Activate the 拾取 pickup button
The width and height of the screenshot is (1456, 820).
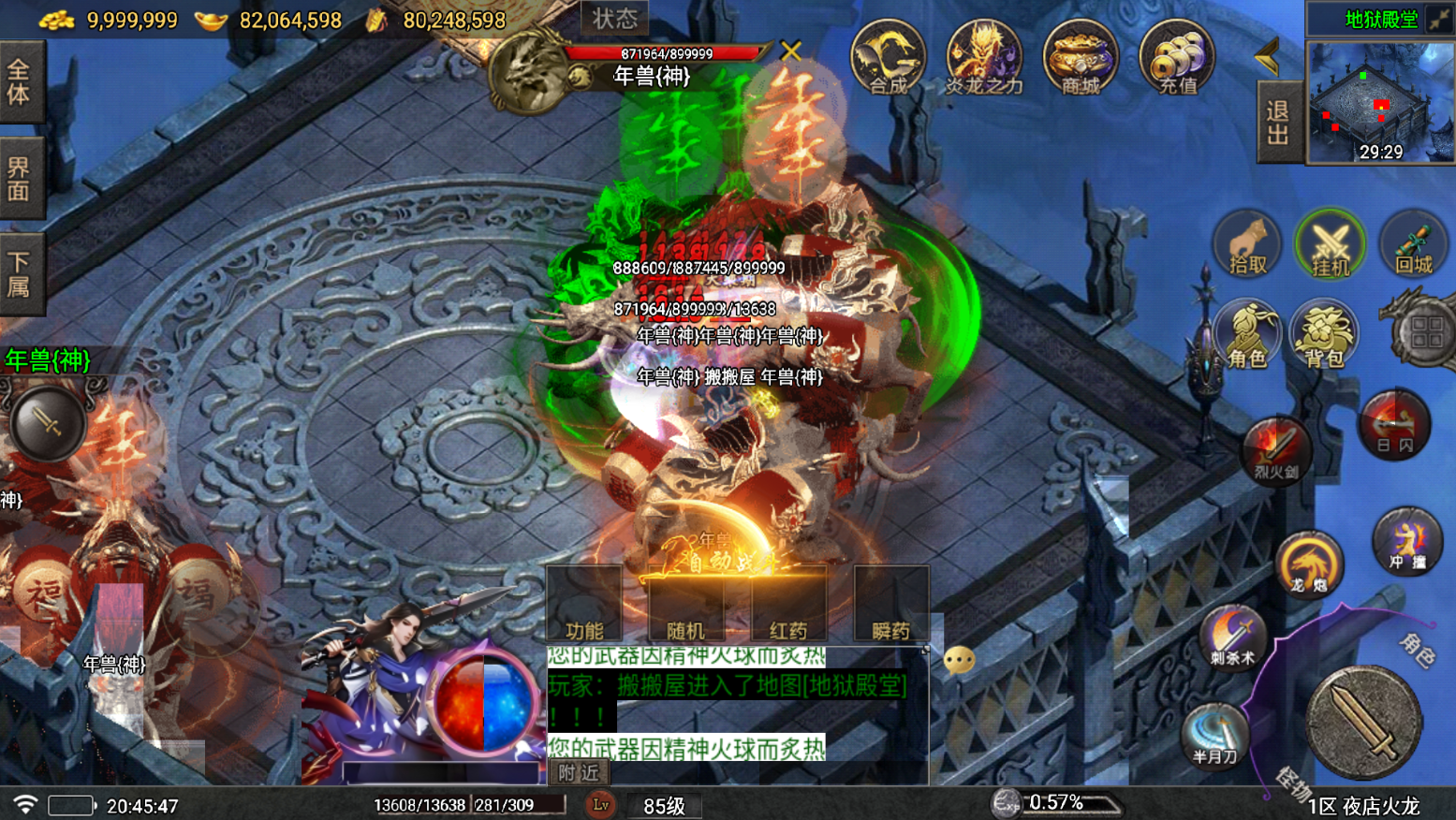click(x=1247, y=244)
